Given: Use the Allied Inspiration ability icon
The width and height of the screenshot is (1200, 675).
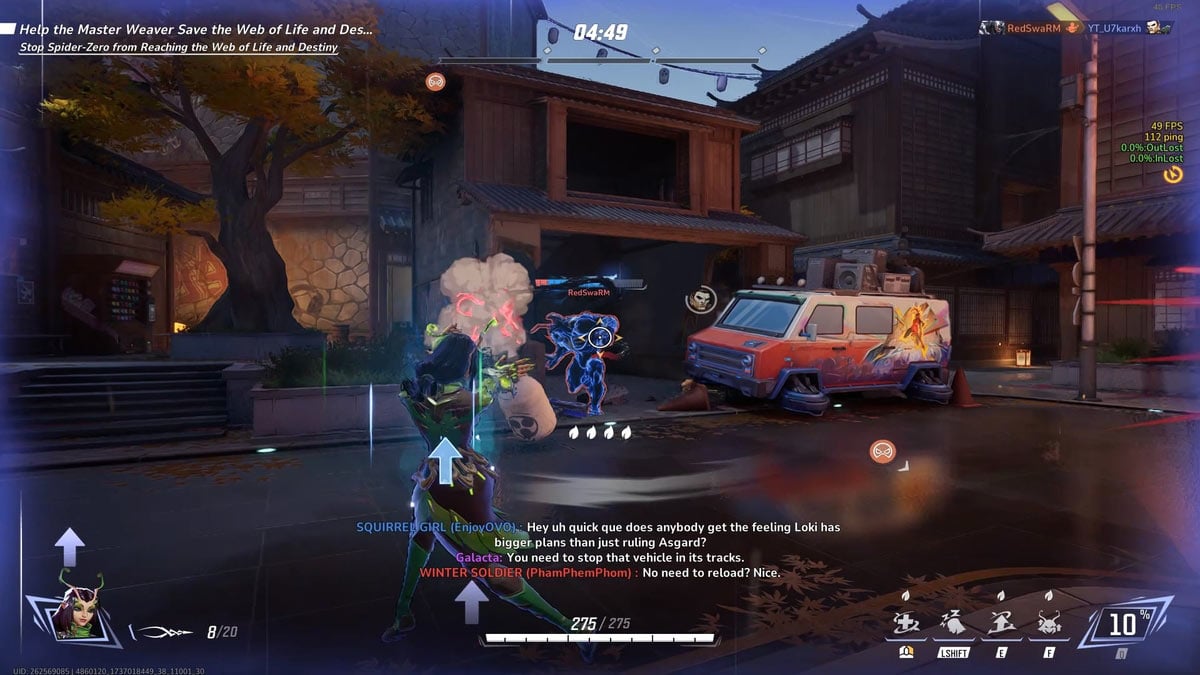Looking at the screenshot, I should 1001,626.
